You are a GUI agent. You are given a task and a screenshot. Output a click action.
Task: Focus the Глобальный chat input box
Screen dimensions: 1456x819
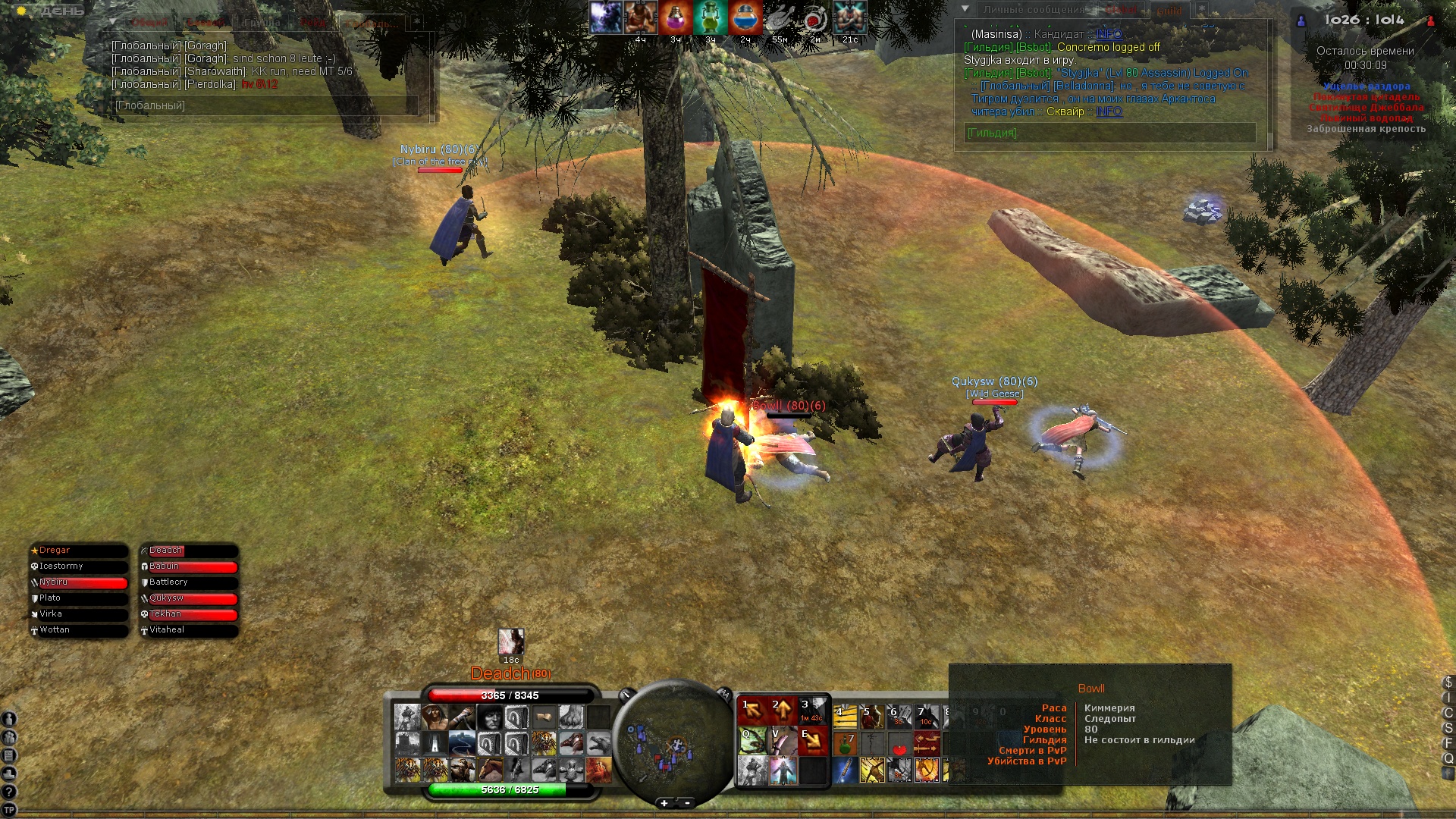(x=265, y=105)
